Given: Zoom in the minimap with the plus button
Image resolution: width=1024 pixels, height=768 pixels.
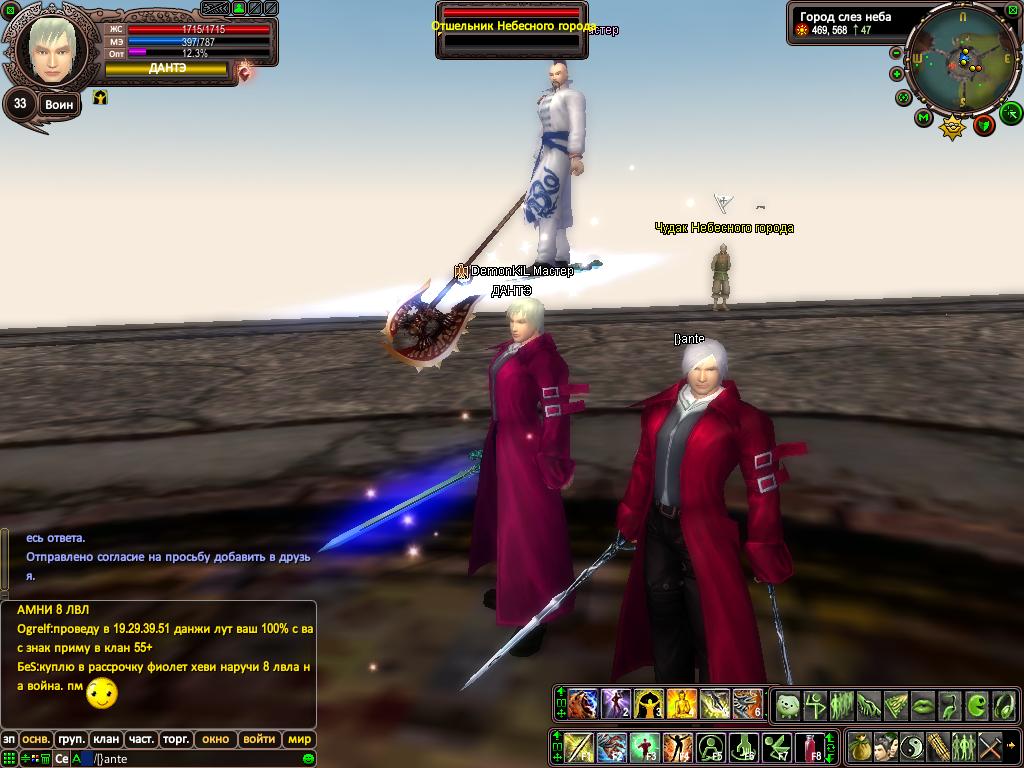Looking at the screenshot, I should pos(896,74).
